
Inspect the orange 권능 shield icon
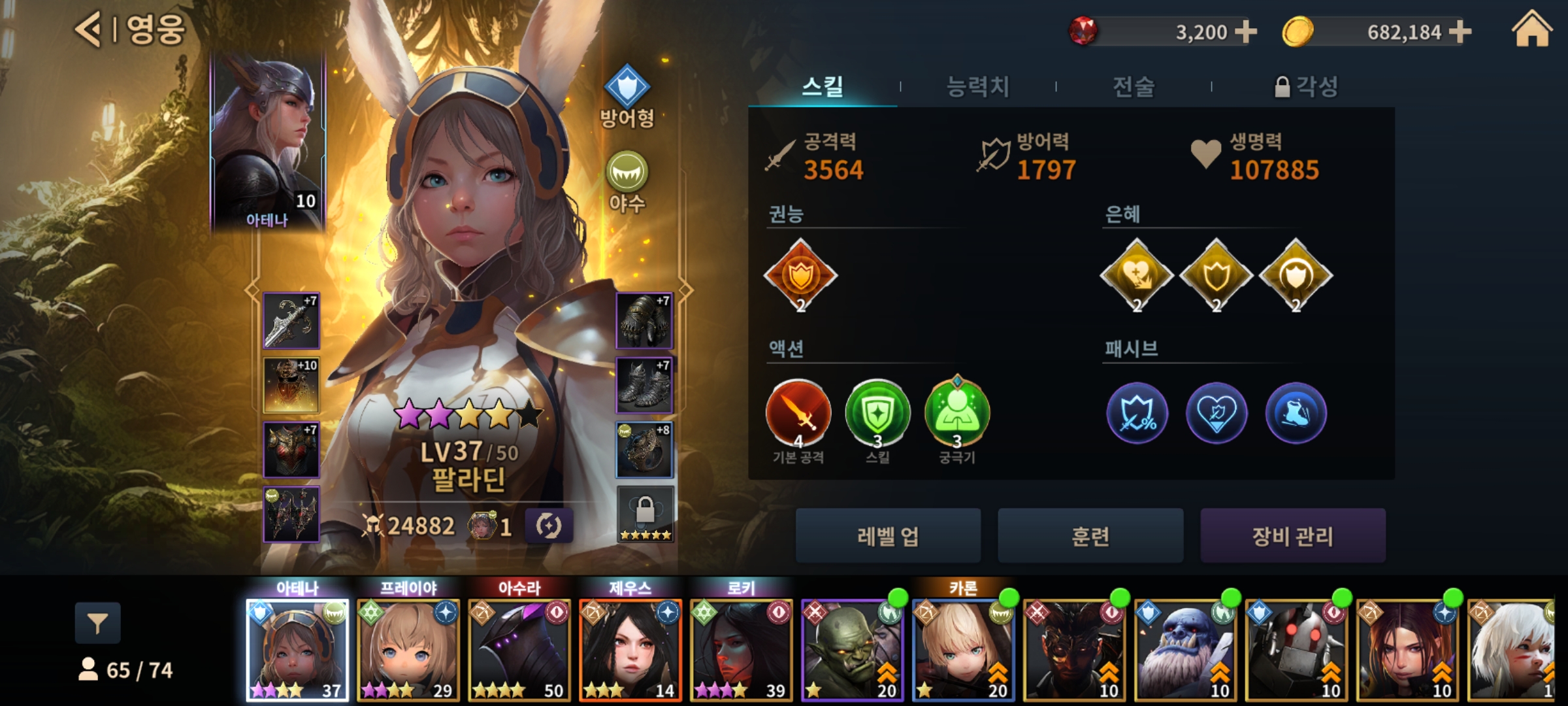tap(800, 275)
